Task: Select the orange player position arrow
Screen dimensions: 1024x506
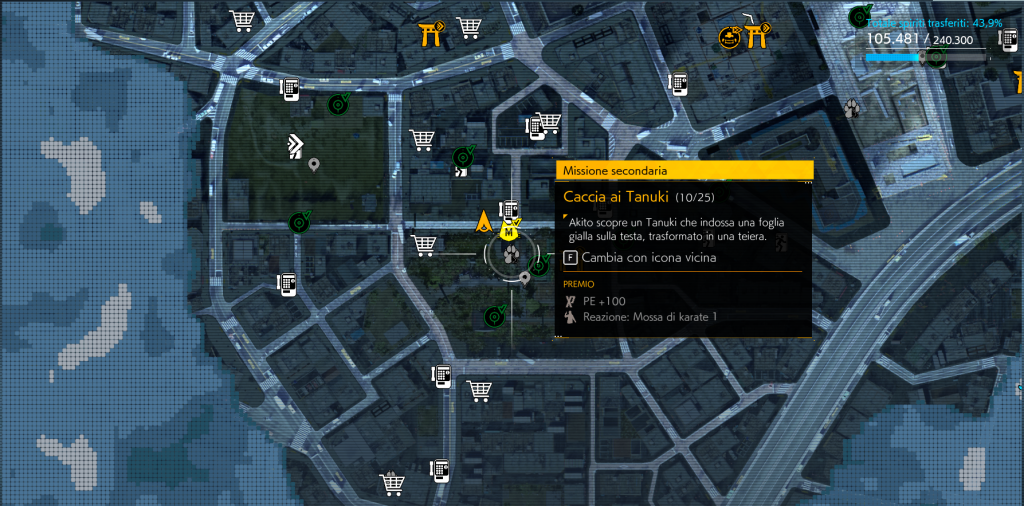Action: (485, 221)
